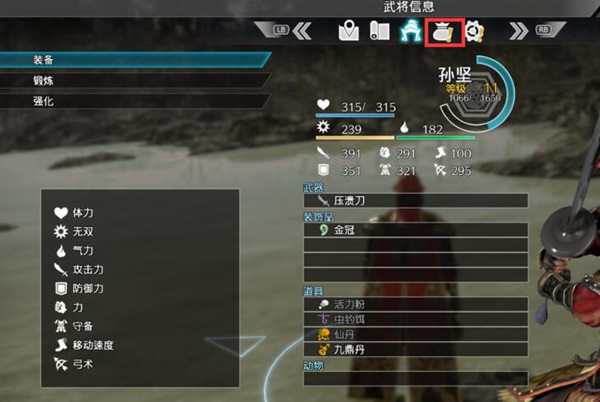Screen dimensions: 600x402
Task: Select the glowing officer info tab
Action: (x=410, y=31)
